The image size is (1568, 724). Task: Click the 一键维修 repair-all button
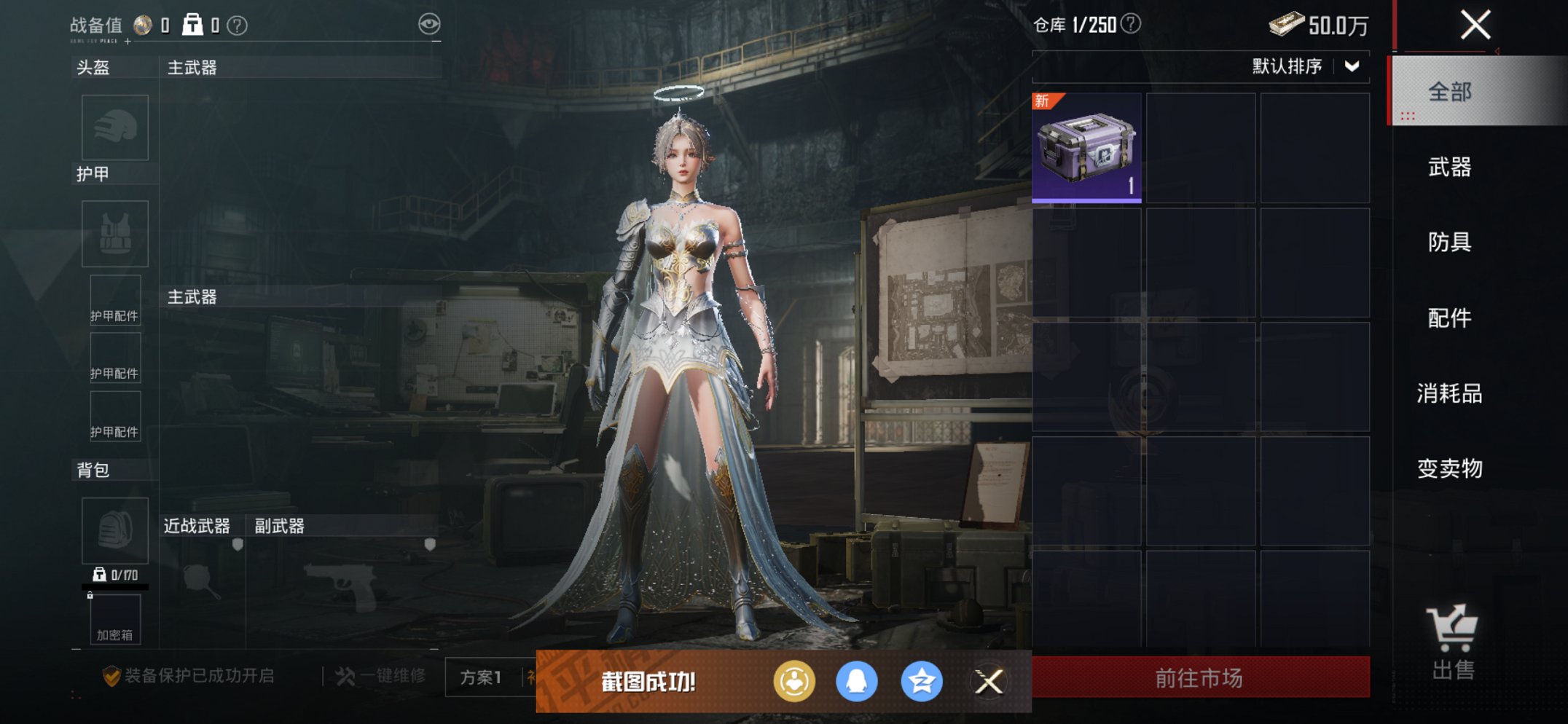point(381,676)
